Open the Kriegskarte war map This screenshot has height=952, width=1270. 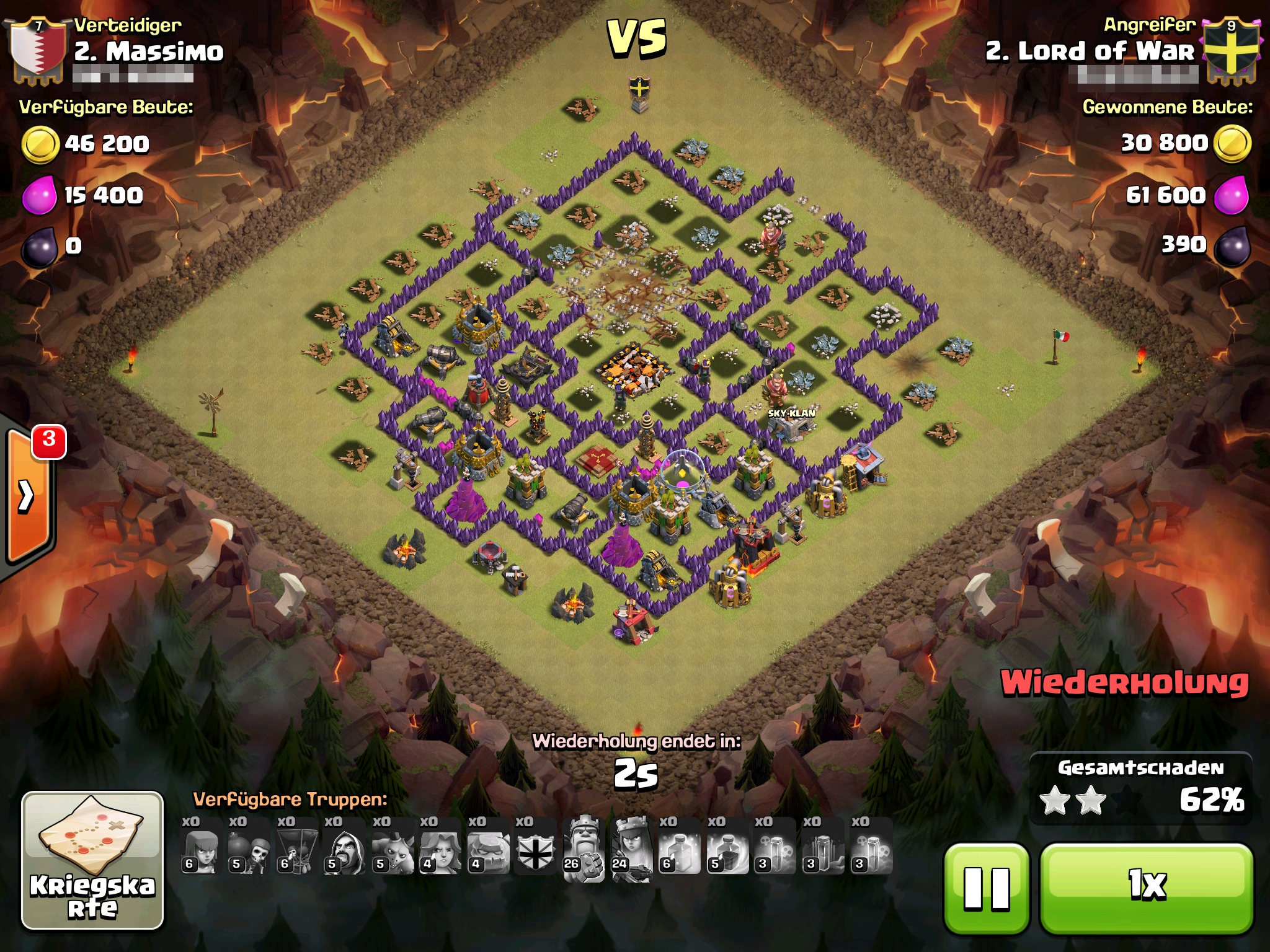point(92,860)
